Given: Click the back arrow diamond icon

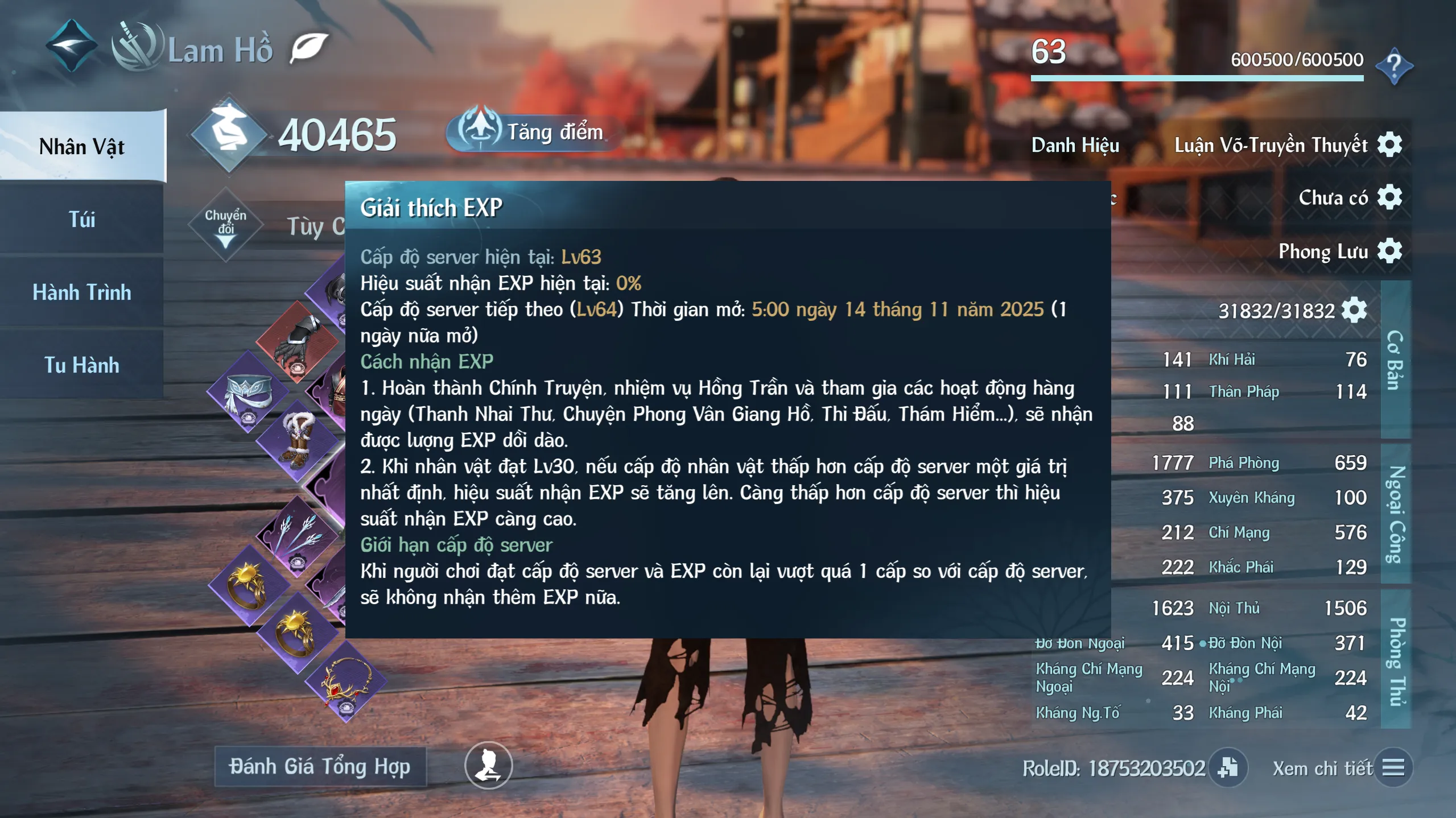Looking at the screenshot, I should pos(71,46).
